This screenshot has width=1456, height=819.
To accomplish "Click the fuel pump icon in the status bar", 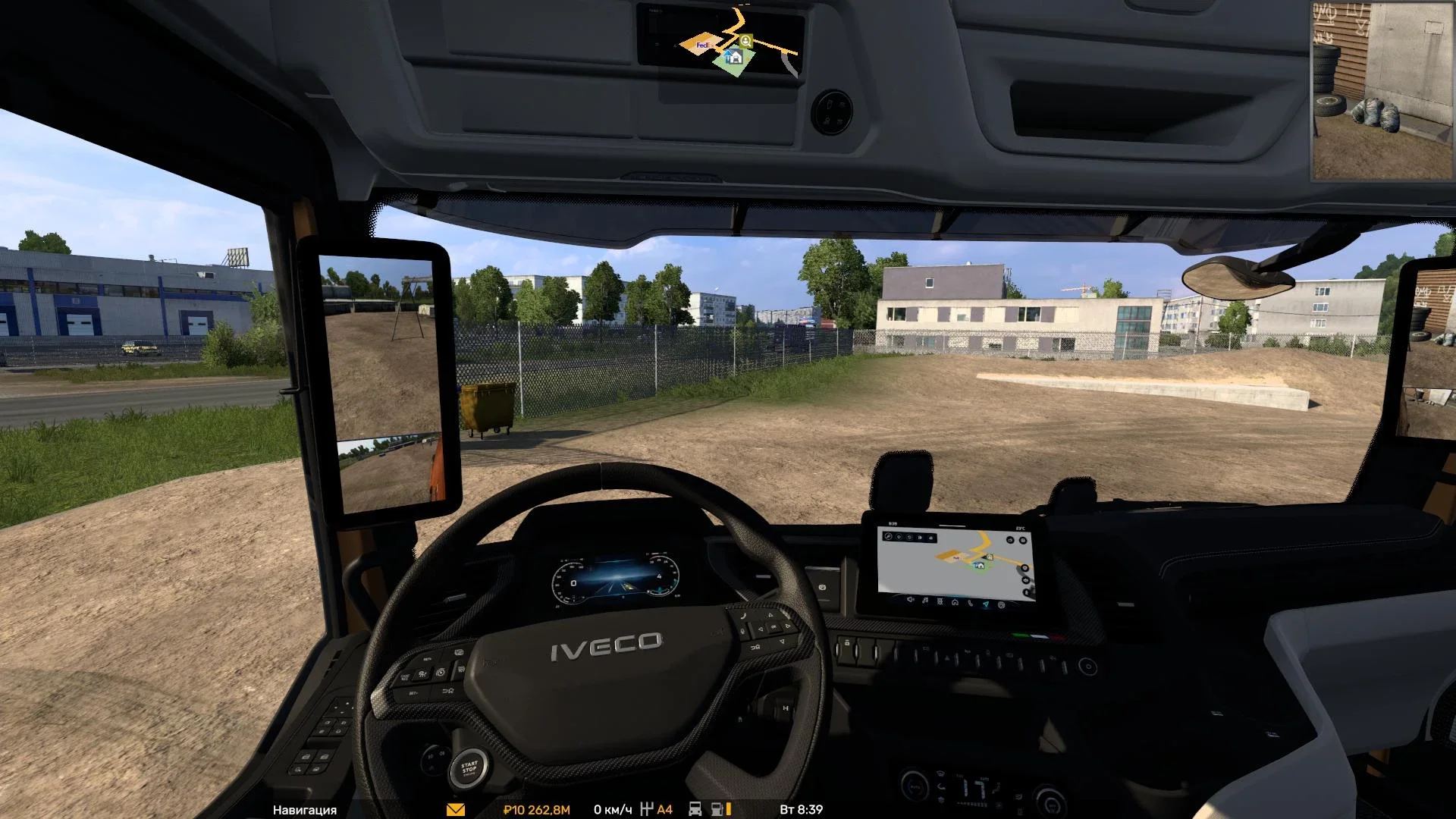I will (716, 809).
